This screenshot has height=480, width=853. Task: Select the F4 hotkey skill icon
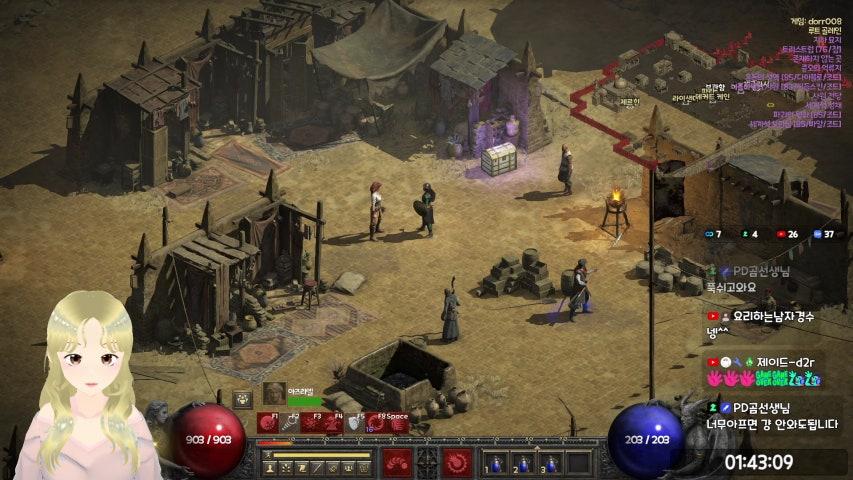point(334,424)
